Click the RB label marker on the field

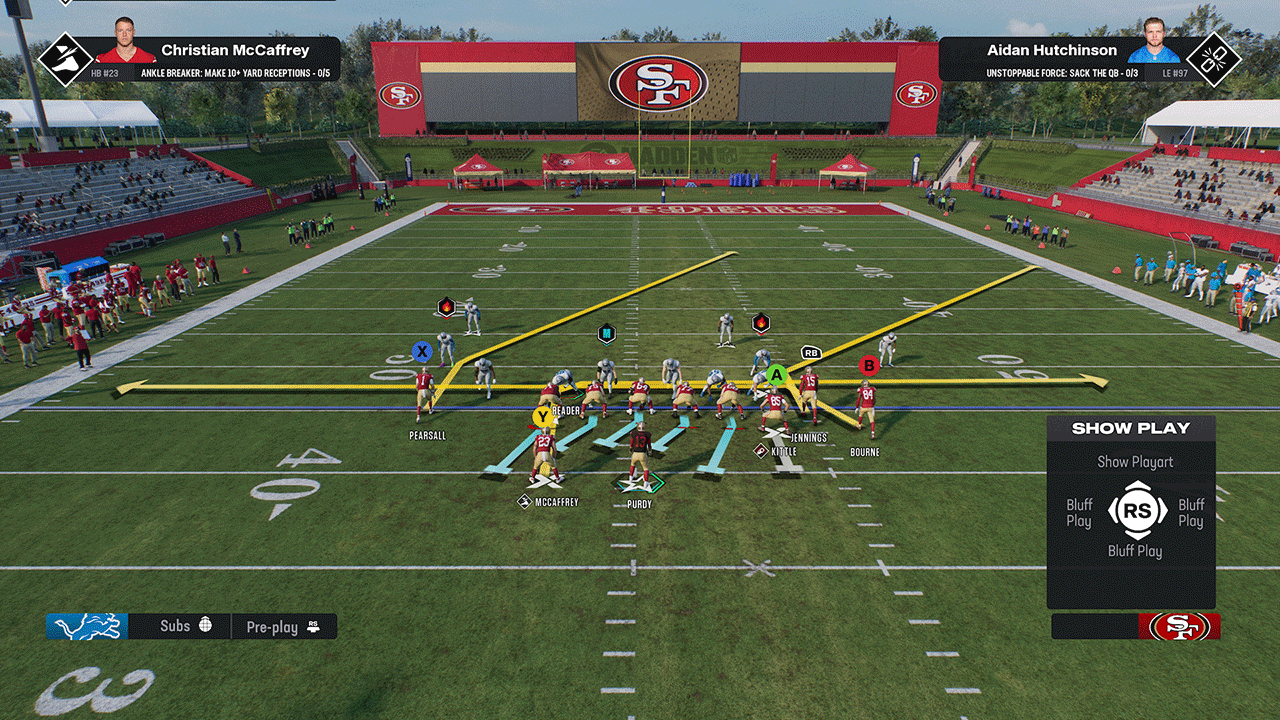tap(811, 352)
